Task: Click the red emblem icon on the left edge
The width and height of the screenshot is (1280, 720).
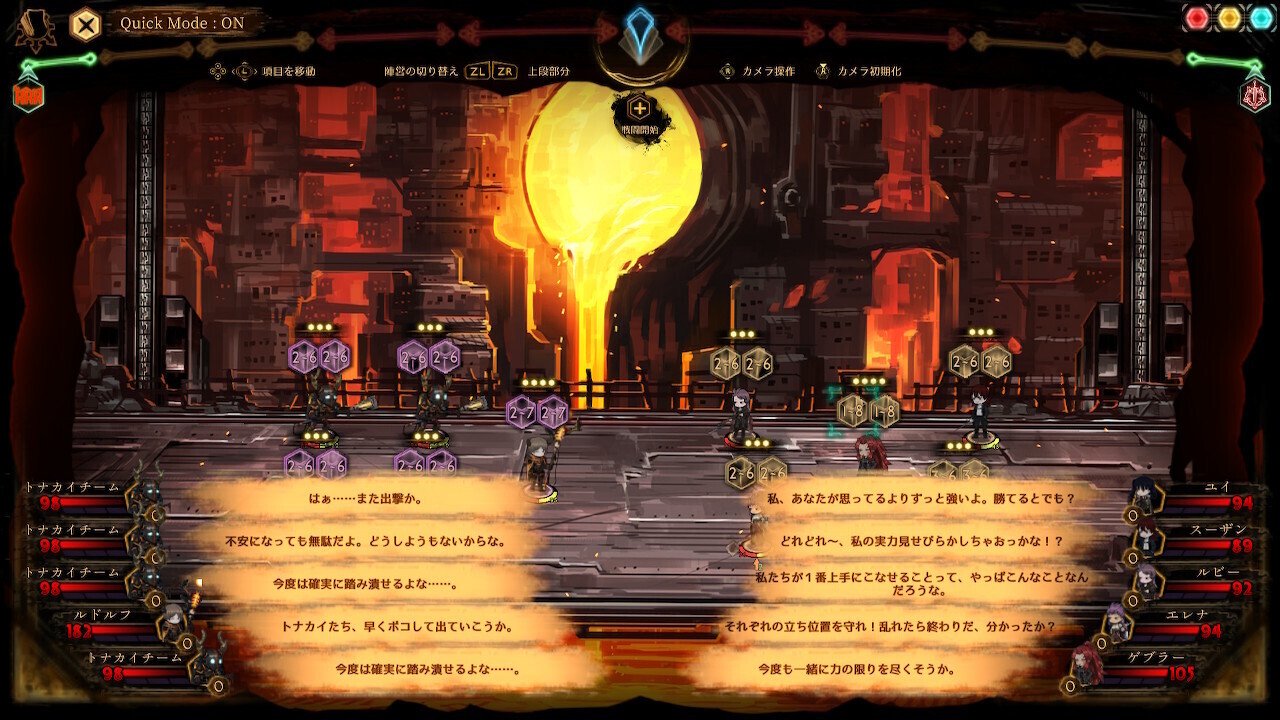Action: click(x=29, y=96)
